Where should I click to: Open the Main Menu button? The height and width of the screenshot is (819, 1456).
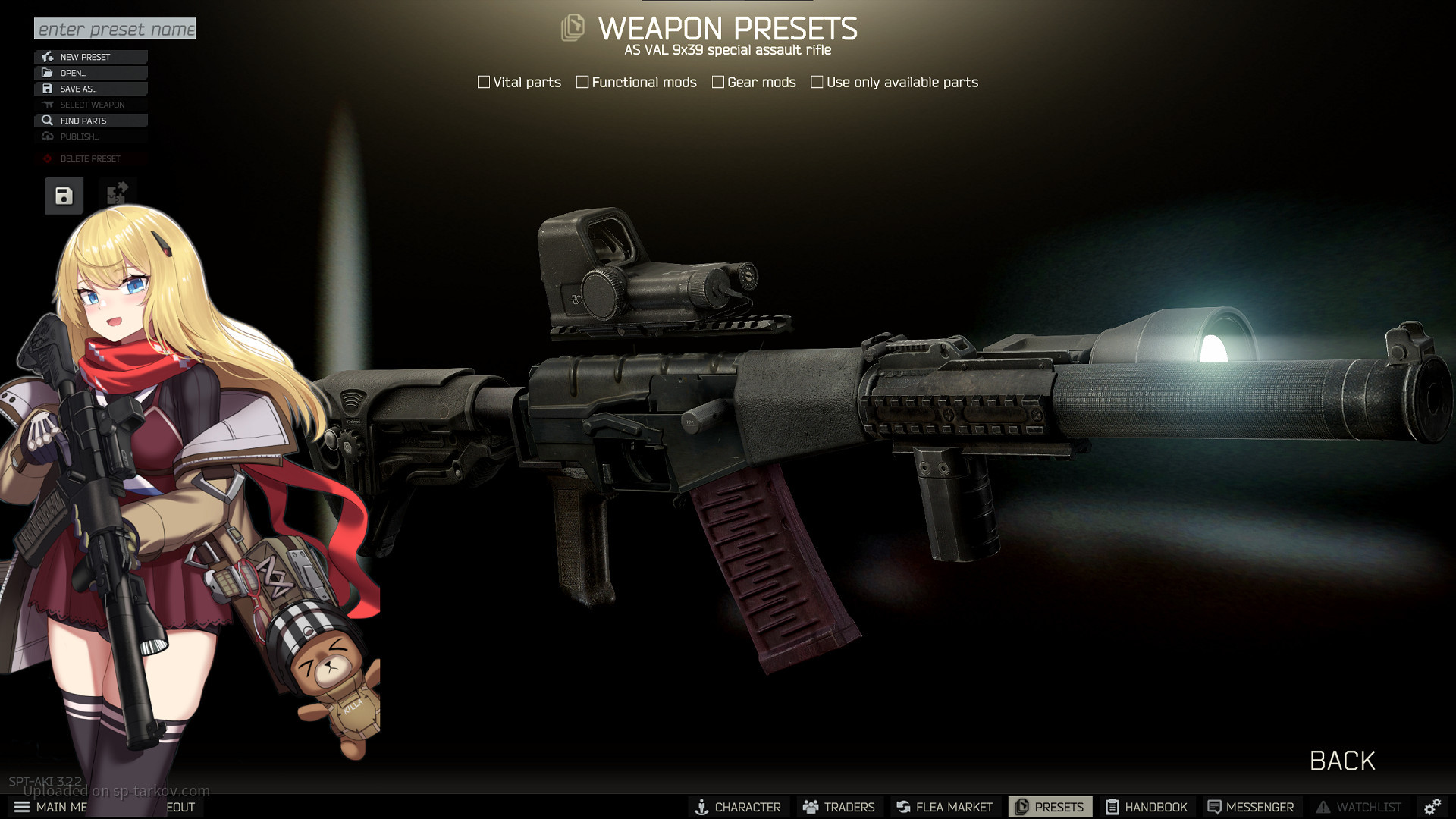coord(50,807)
